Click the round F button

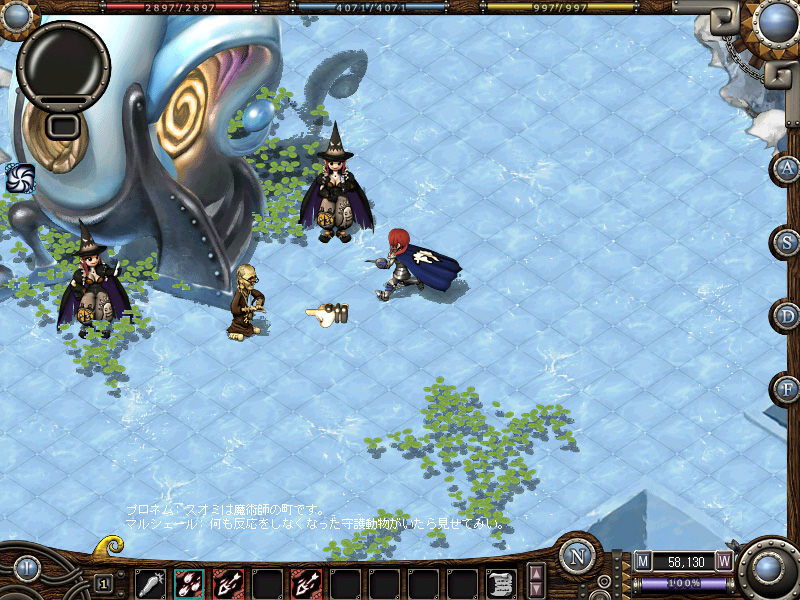(x=787, y=388)
